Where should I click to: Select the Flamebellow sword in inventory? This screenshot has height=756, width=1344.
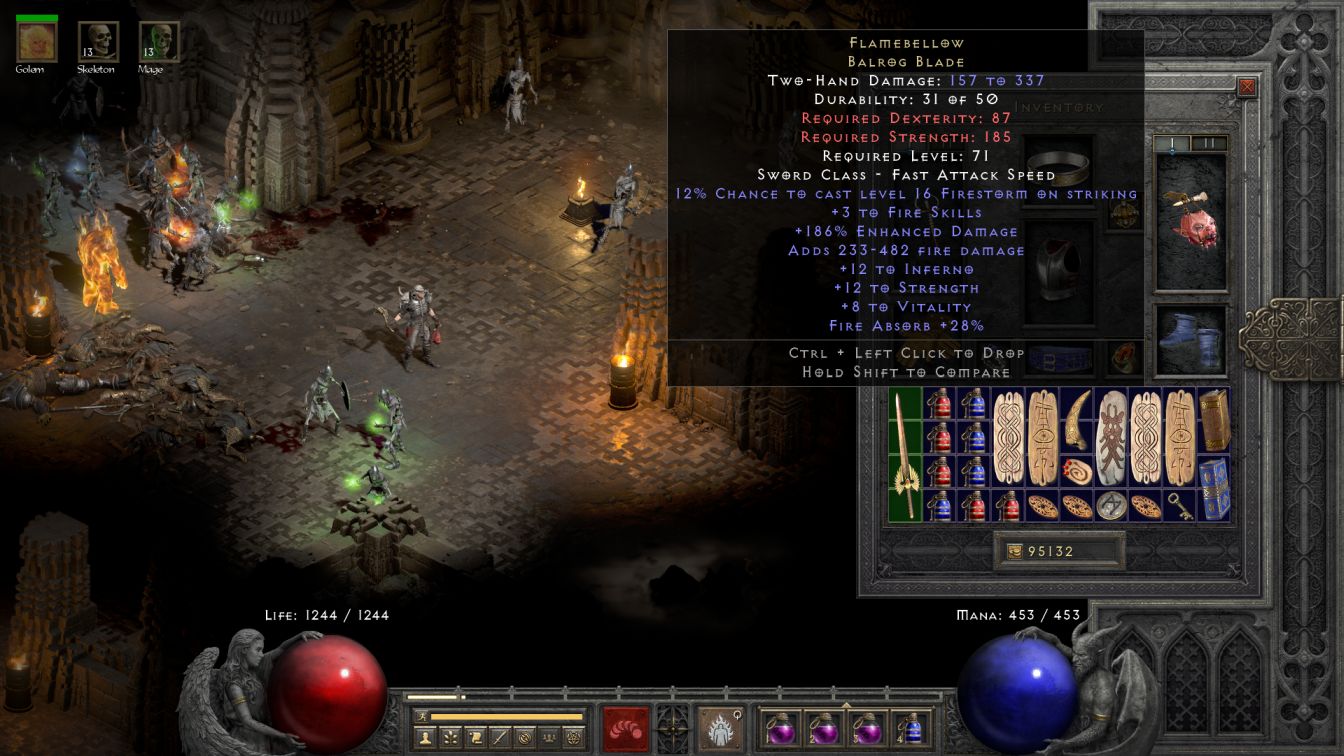(905, 455)
